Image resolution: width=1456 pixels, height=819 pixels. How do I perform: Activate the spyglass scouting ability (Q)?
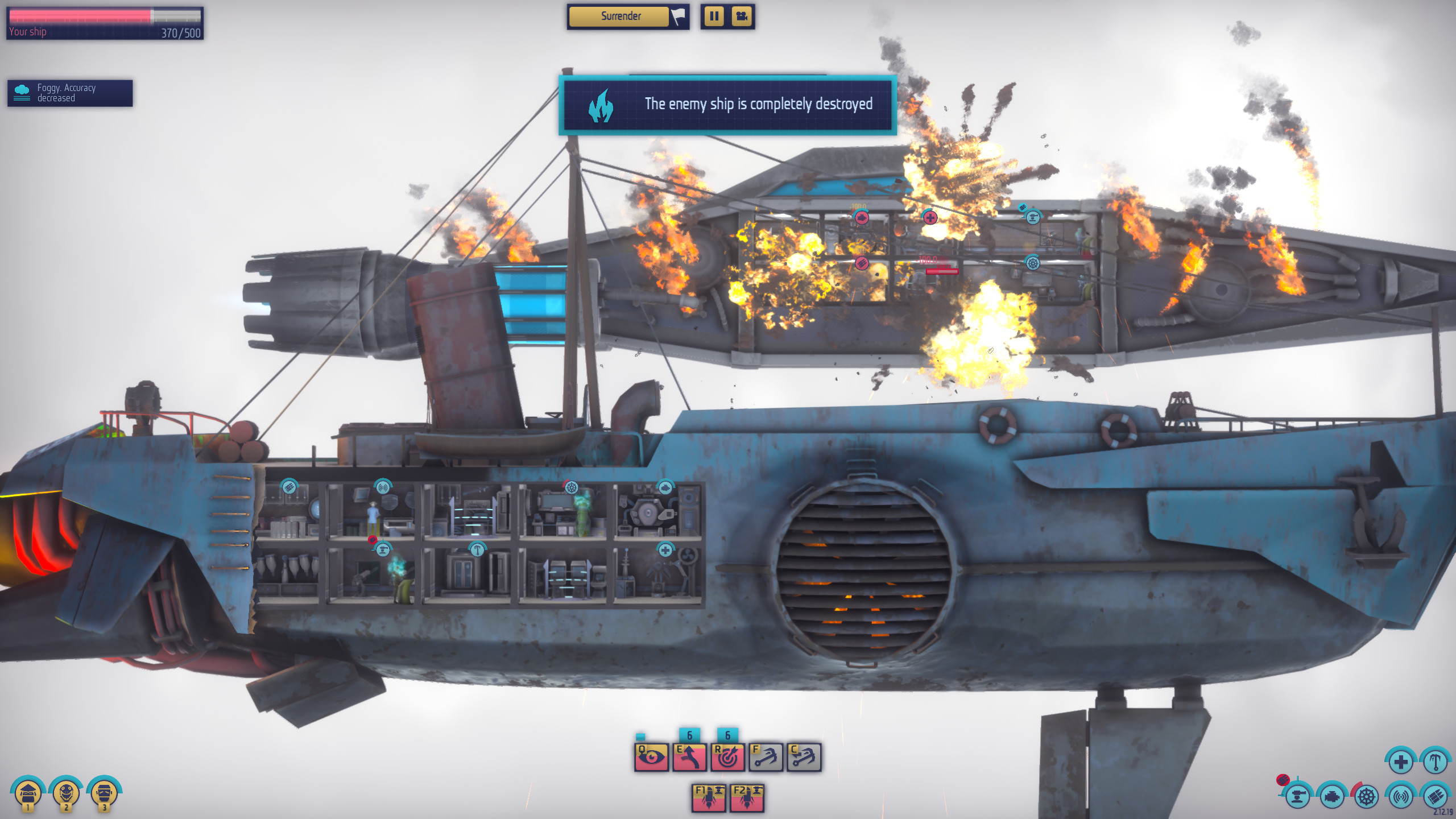651,758
